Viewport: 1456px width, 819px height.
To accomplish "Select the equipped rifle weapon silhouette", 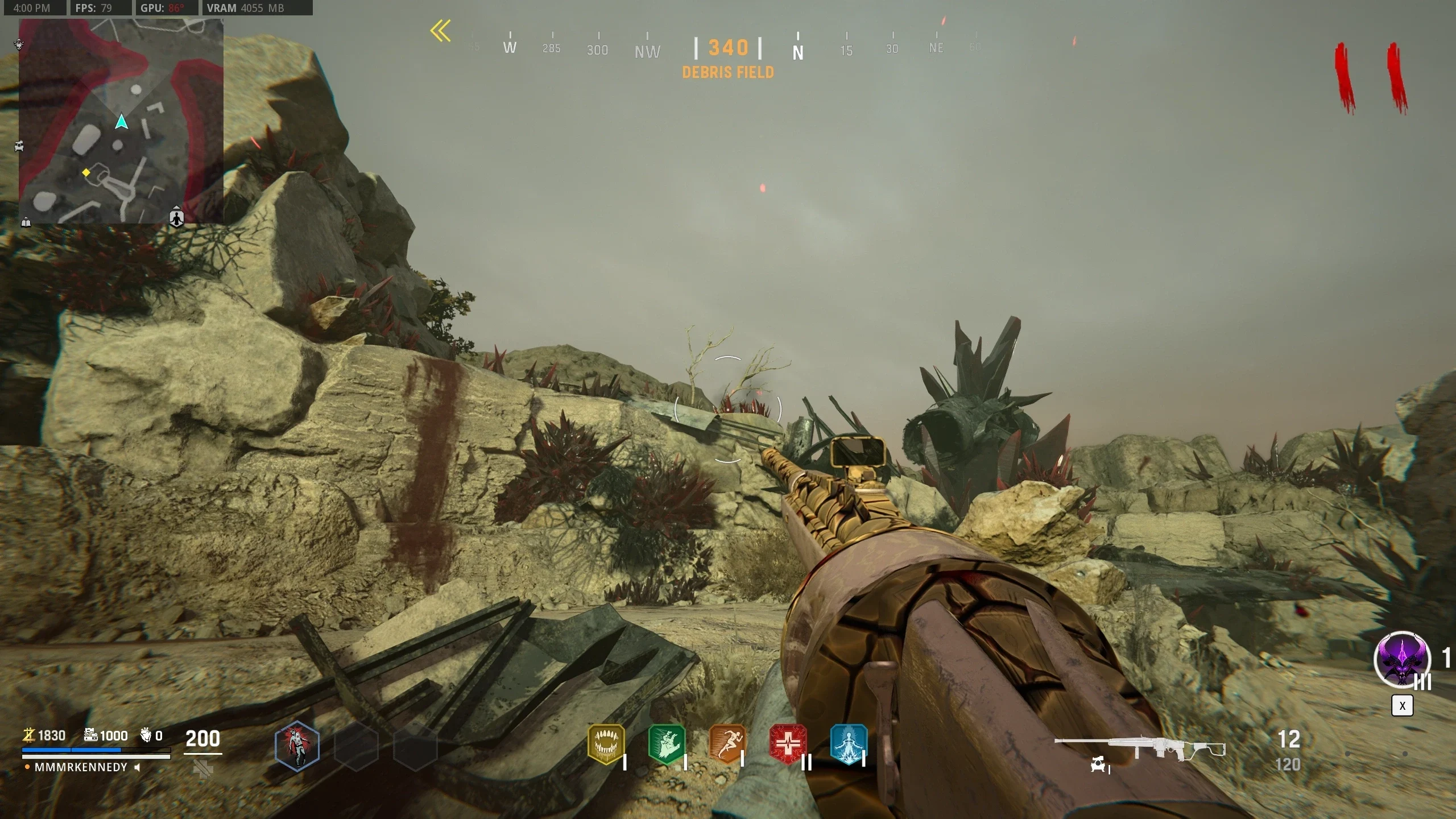I will [x=1139, y=747].
